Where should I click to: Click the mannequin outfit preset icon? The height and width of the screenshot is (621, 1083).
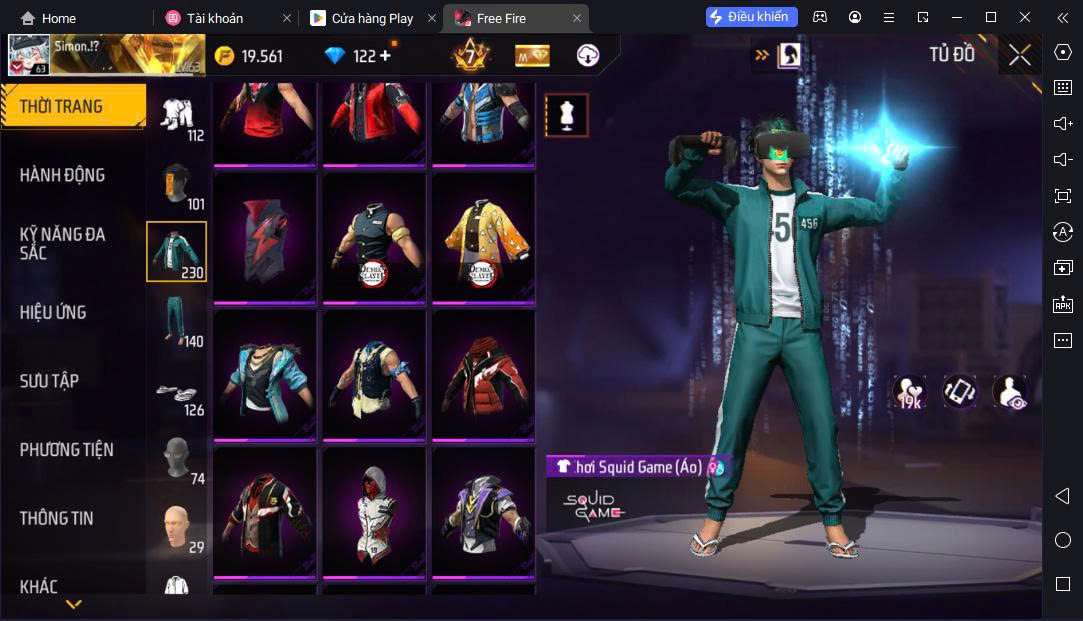point(566,116)
